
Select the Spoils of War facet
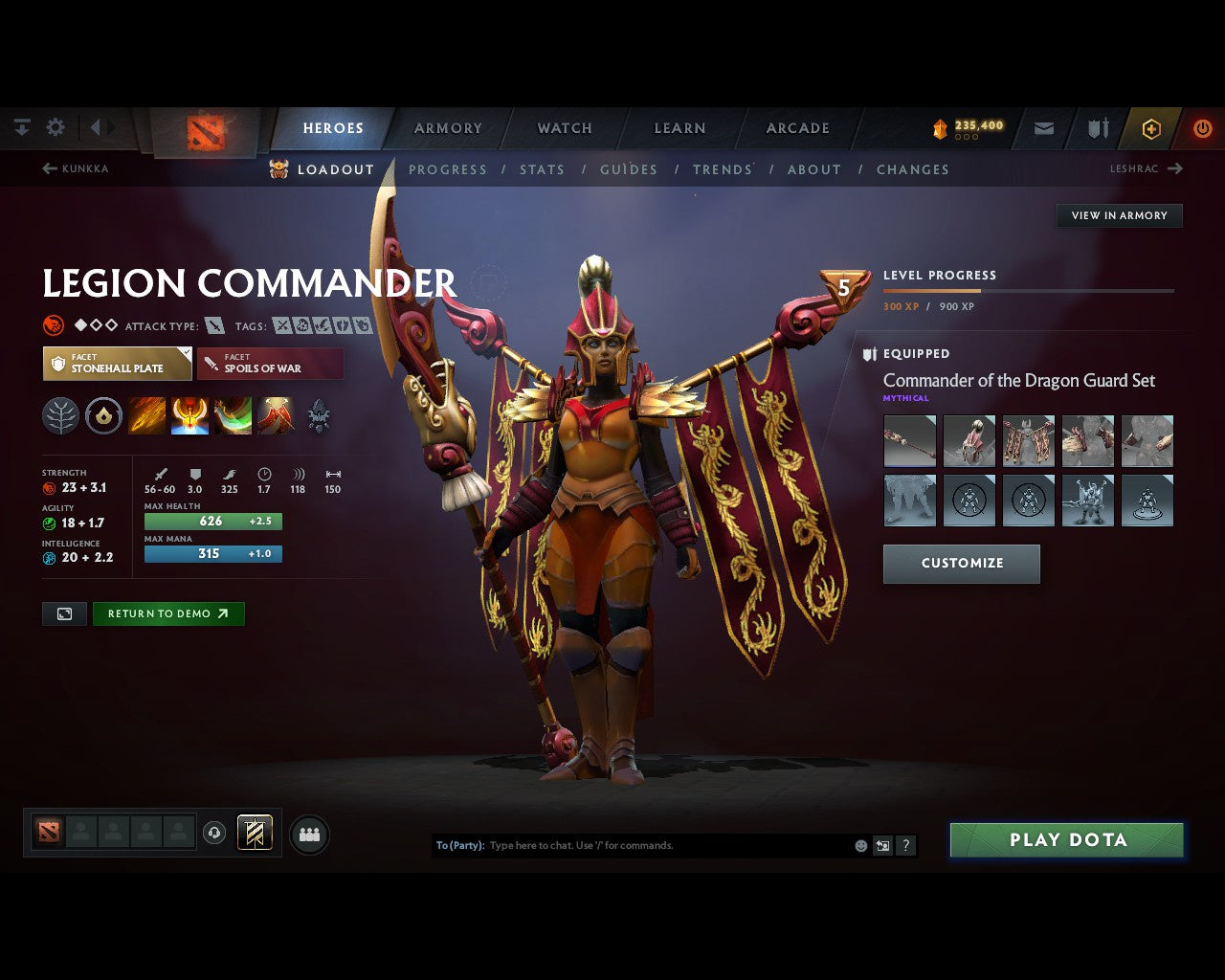click(270, 363)
